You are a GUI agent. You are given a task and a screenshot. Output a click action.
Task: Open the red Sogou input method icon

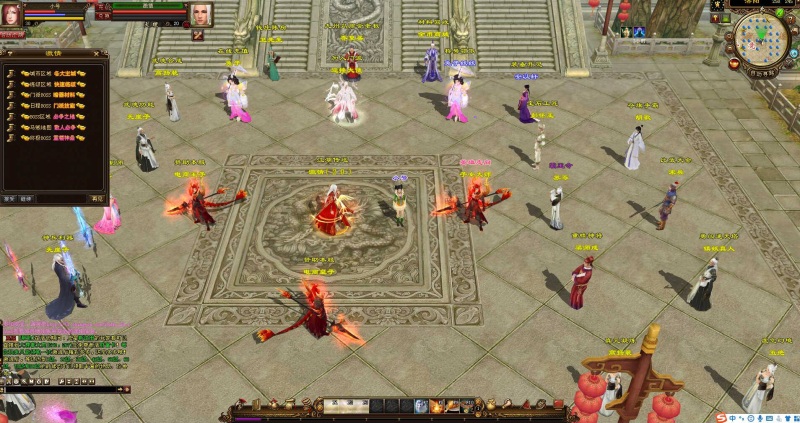pos(719,416)
